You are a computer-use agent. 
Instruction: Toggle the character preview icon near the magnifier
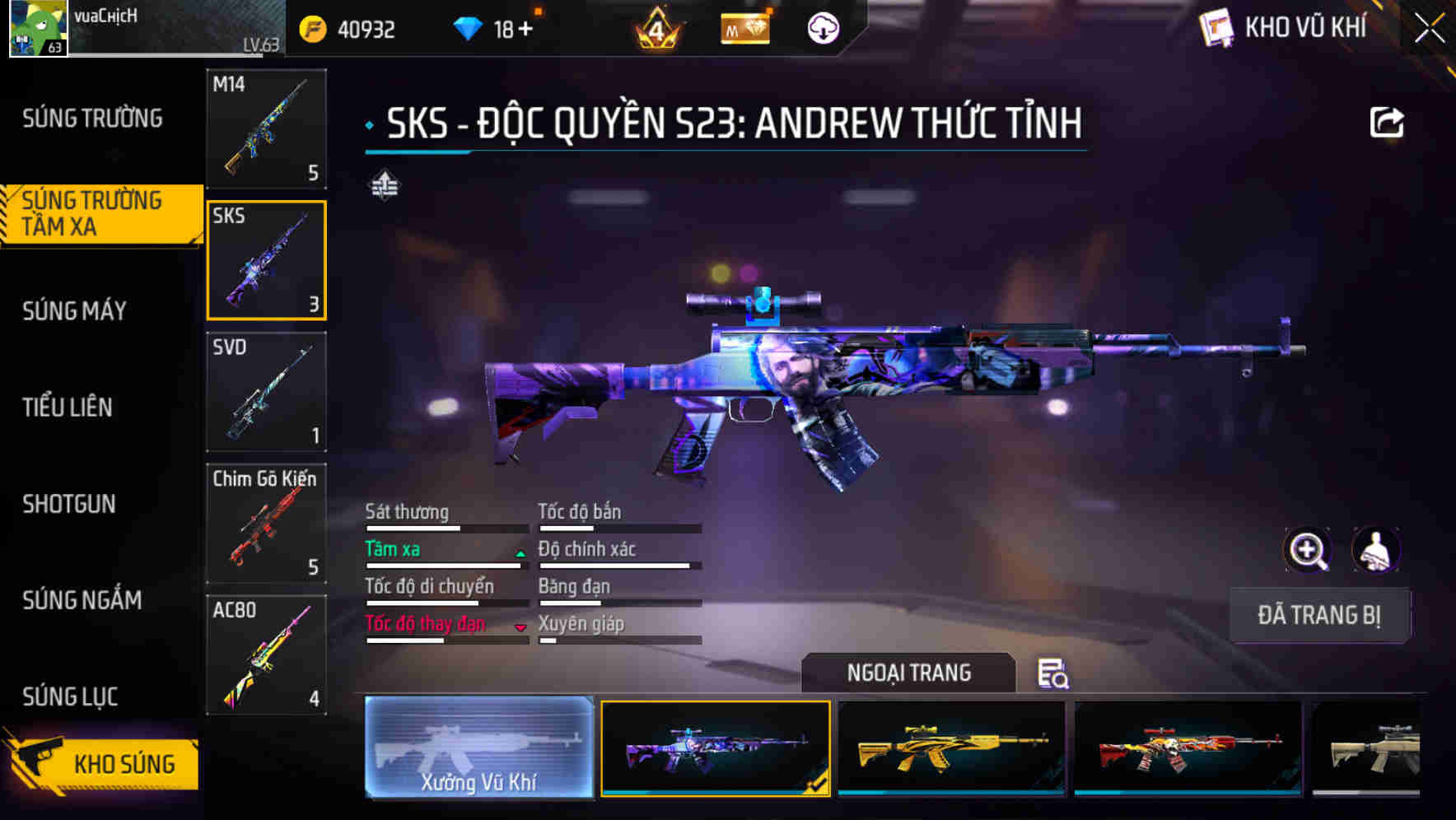point(1376,550)
